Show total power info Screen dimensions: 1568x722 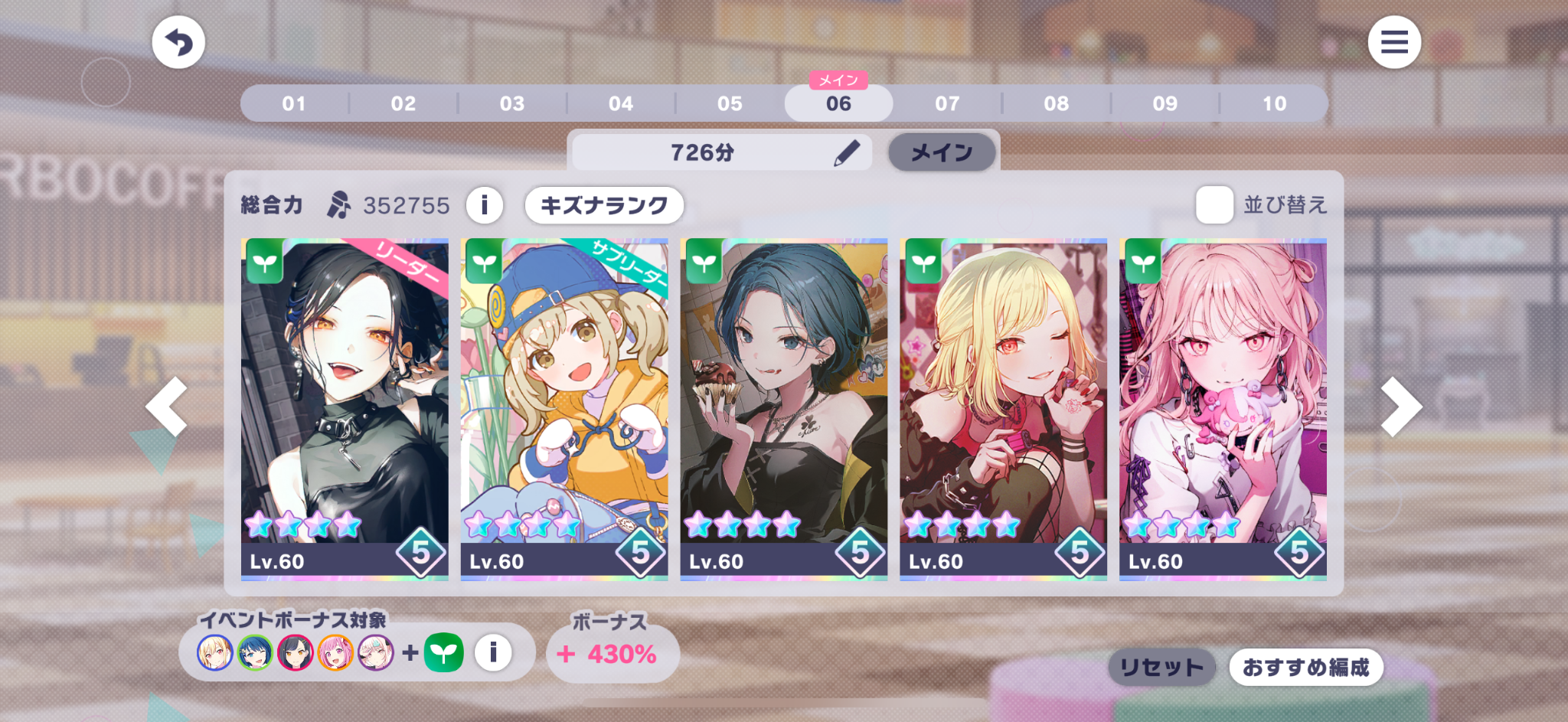[484, 205]
